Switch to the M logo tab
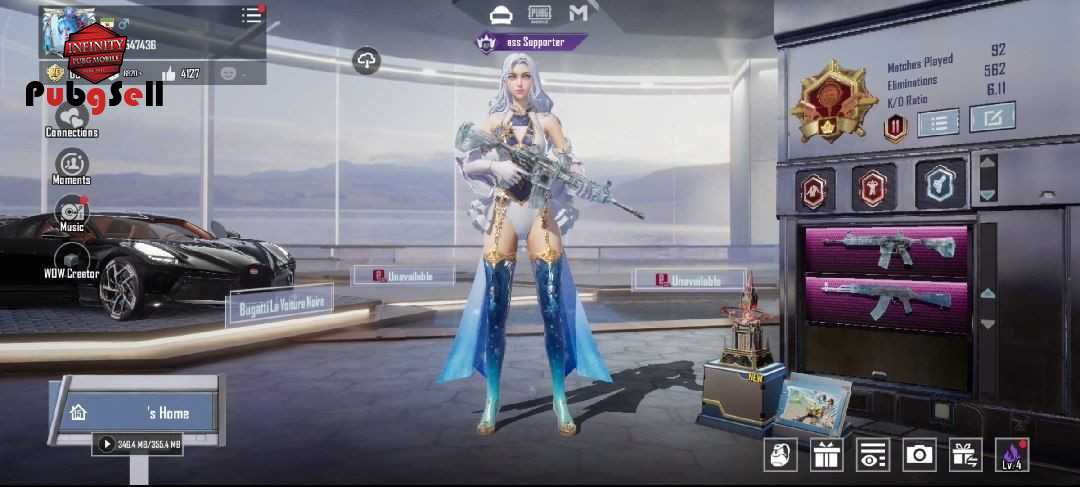This screenshot has height=487, width=1080. pos(578,14)
